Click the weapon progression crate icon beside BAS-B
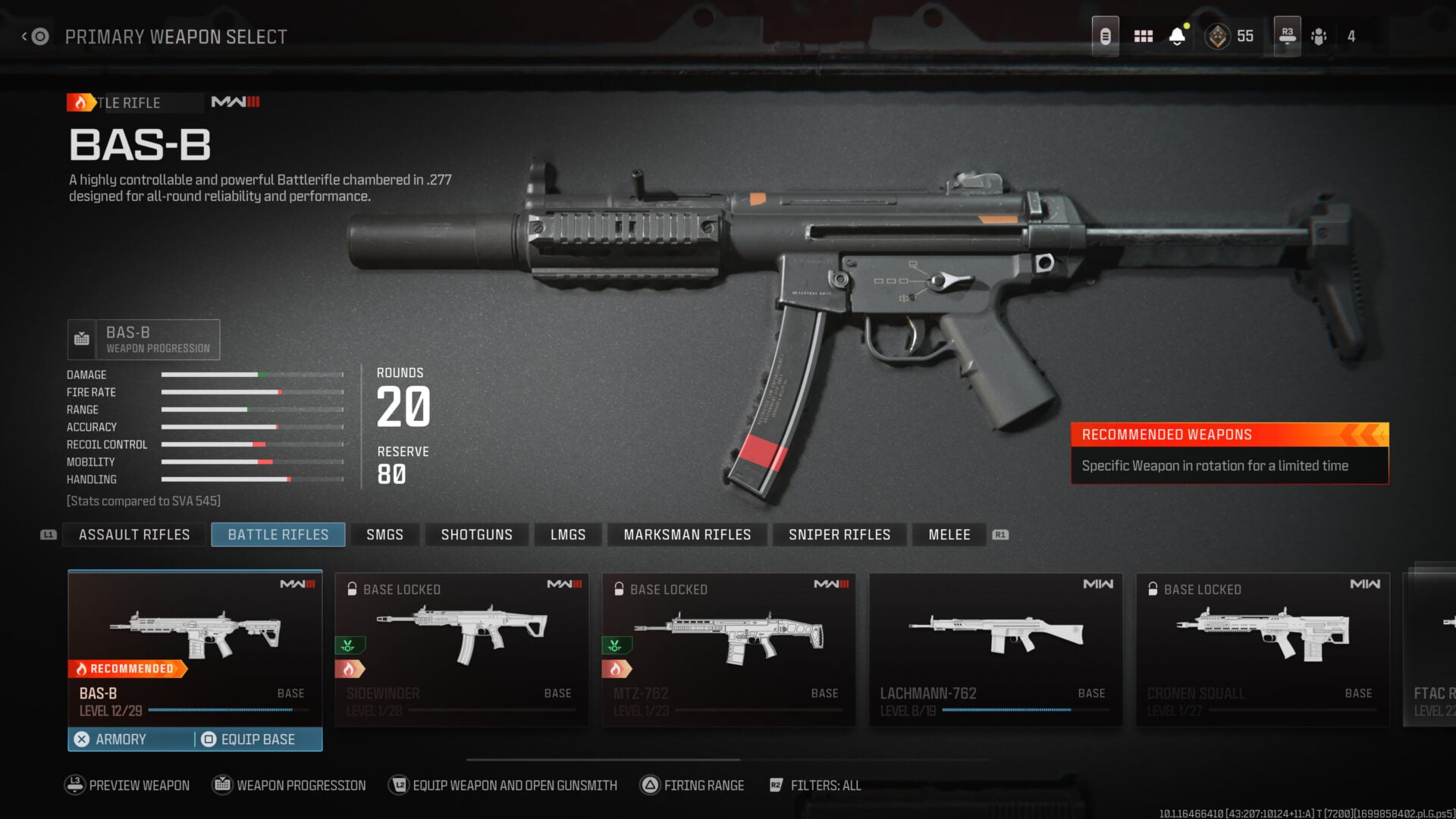The image size is (1456, 819). (x=80, y=339)
